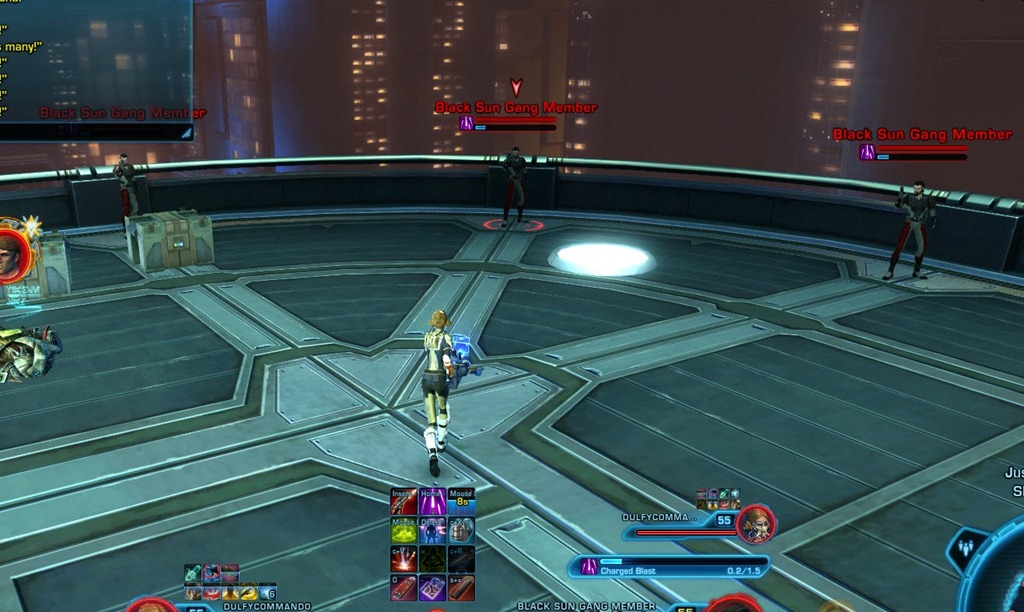Select the companion portrait on left edge

point(10,256)
